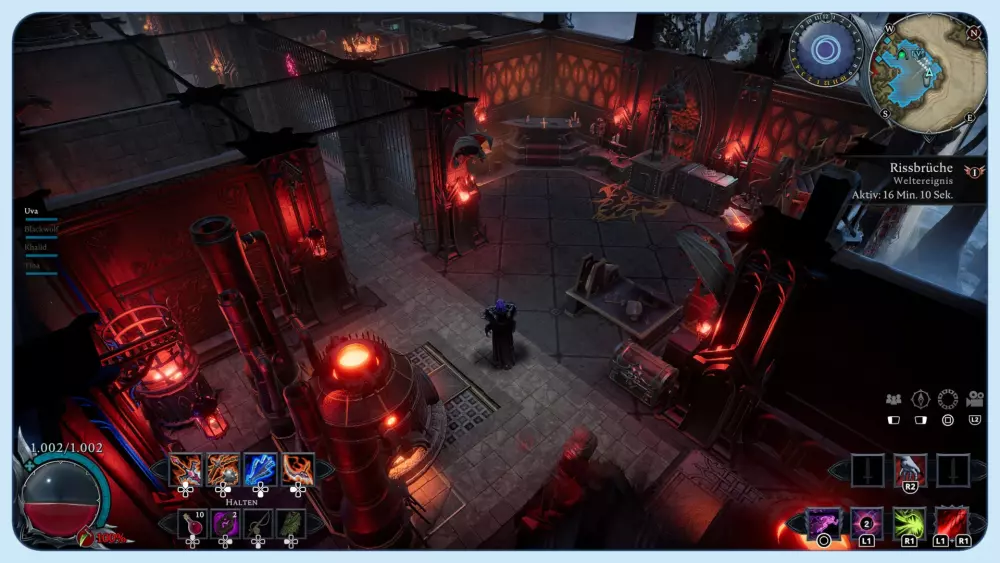Use the green herb bundle item
1000x563 pixels.
coord(291,523)
